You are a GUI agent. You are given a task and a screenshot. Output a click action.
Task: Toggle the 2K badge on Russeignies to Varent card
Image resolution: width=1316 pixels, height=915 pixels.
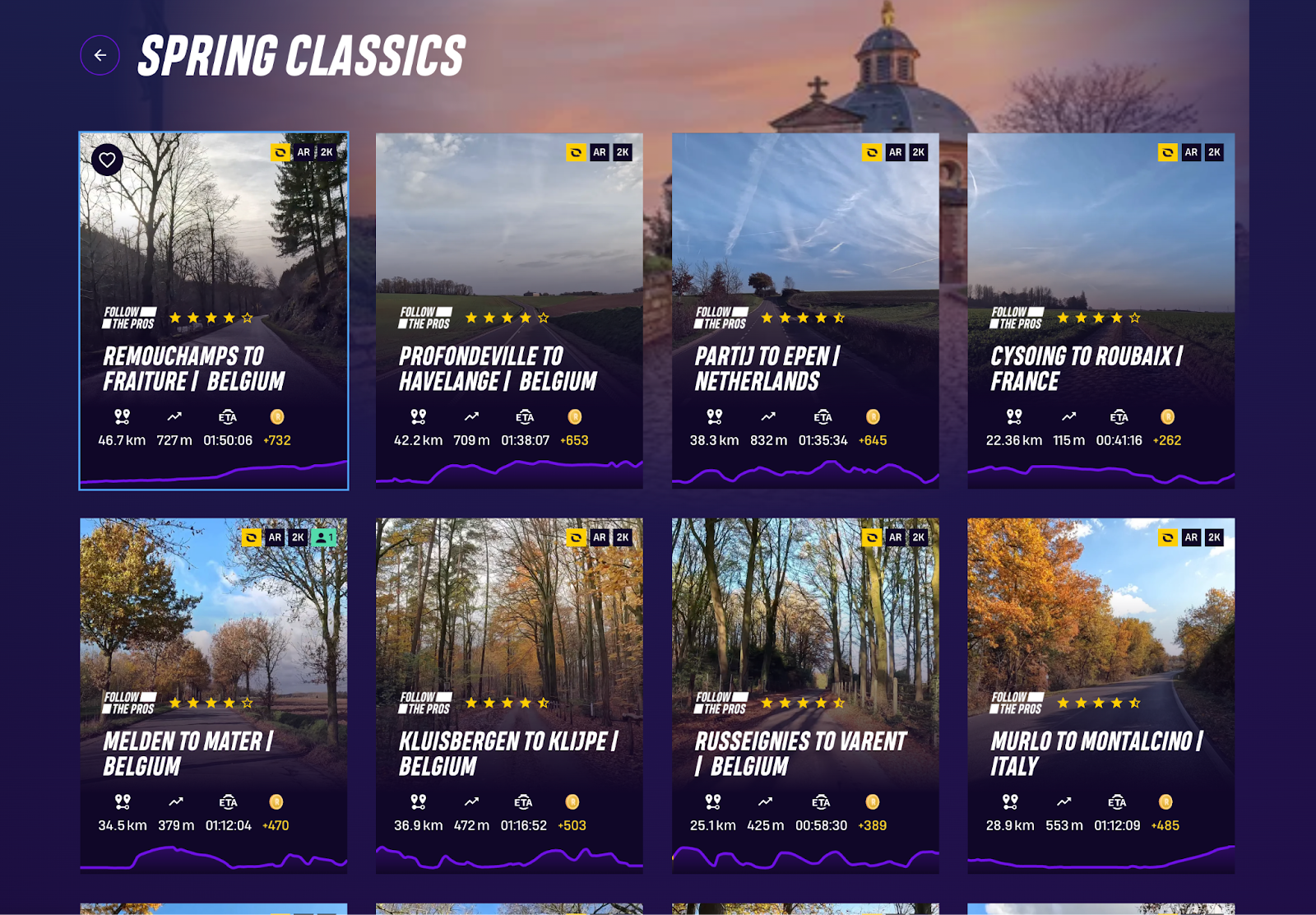[919, 536]
